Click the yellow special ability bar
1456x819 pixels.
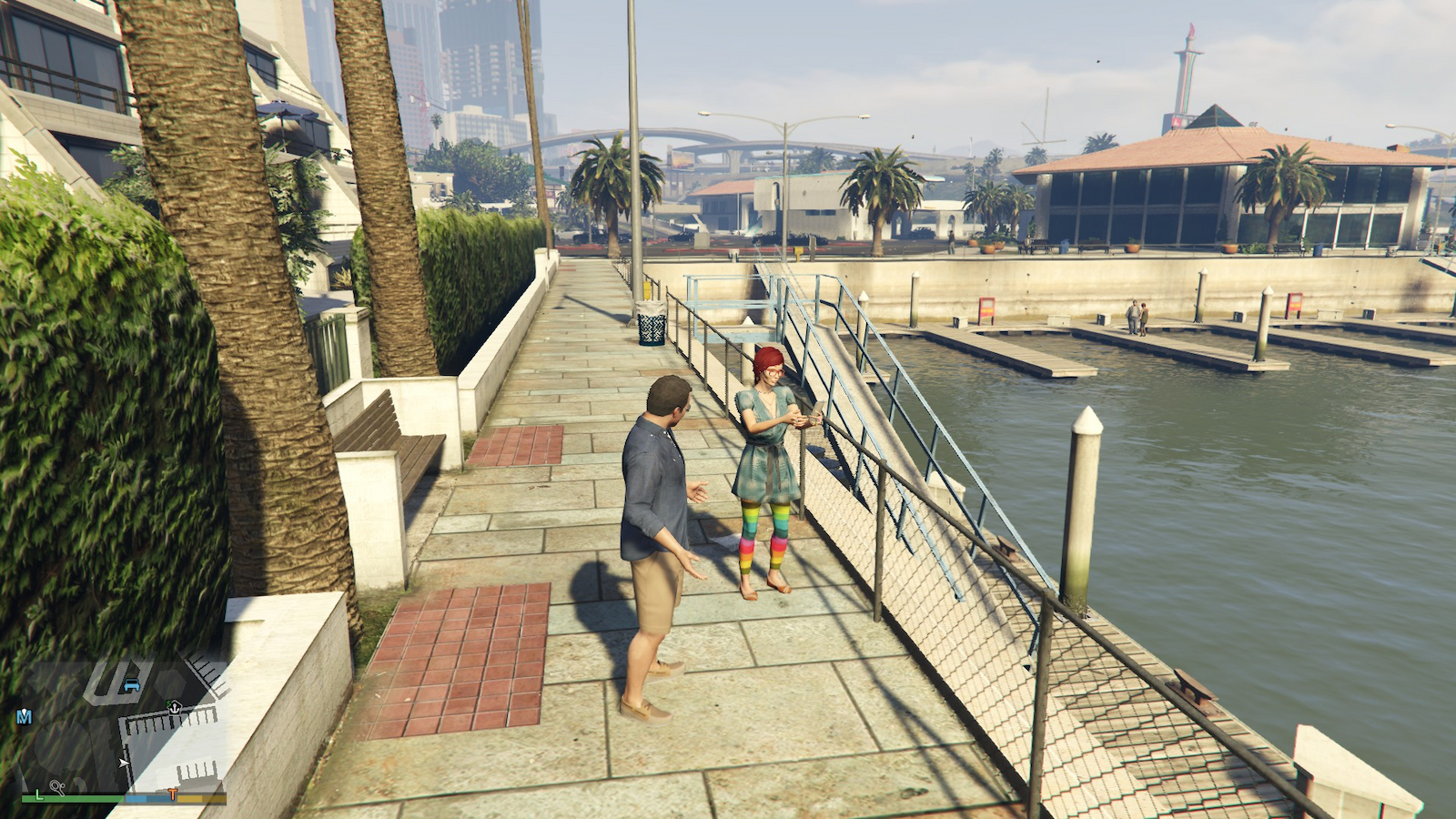coord(200,799)
